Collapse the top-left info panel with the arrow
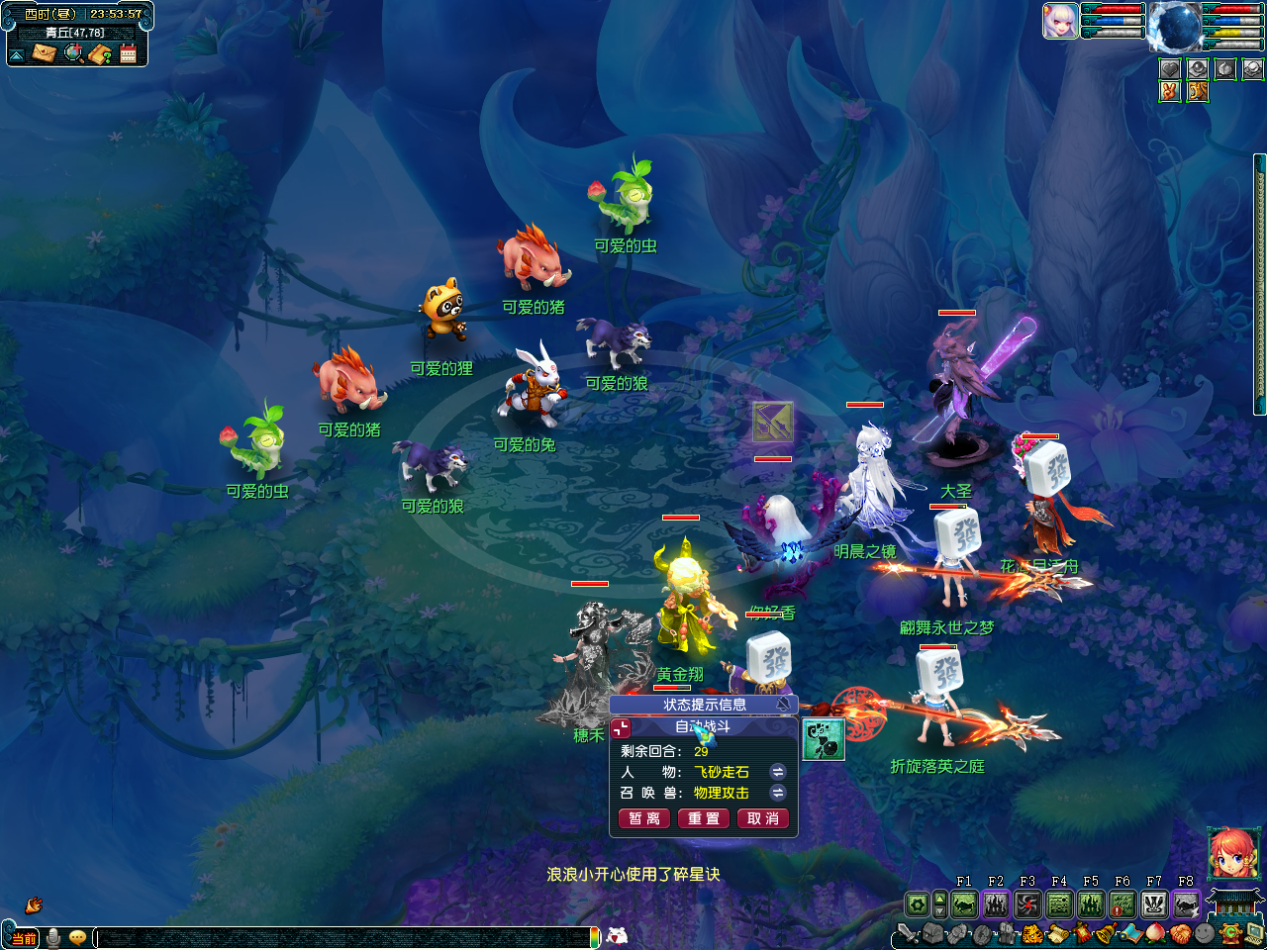 pos(17,54)
